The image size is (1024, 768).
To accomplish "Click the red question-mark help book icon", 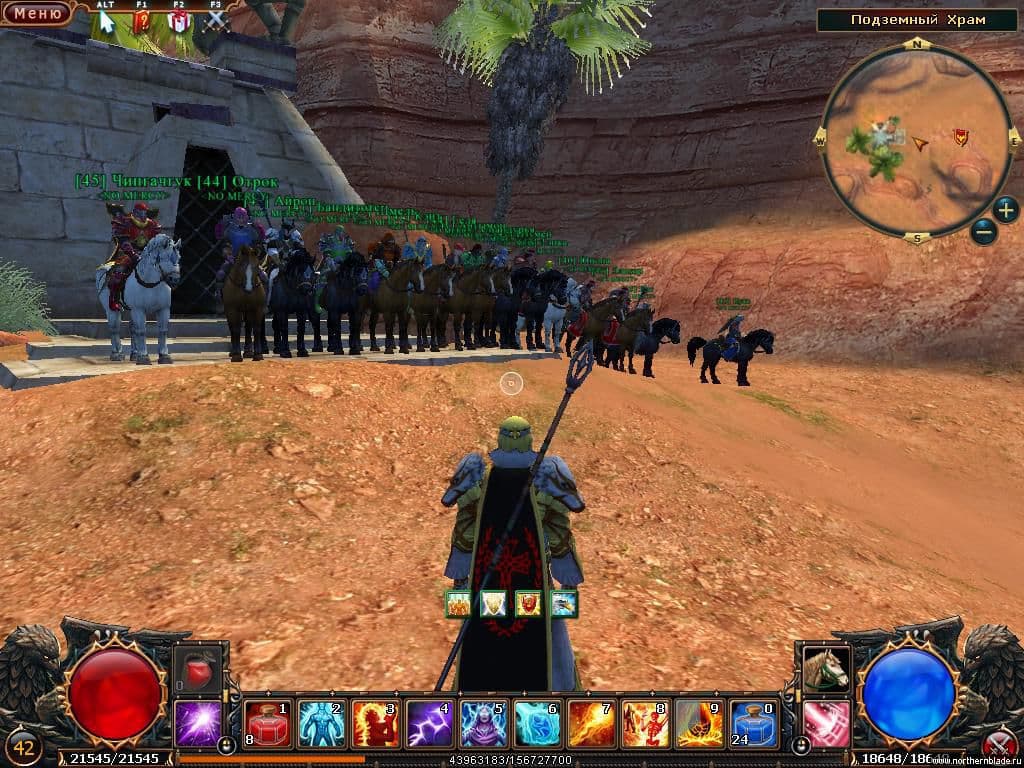I will point(142,20).
